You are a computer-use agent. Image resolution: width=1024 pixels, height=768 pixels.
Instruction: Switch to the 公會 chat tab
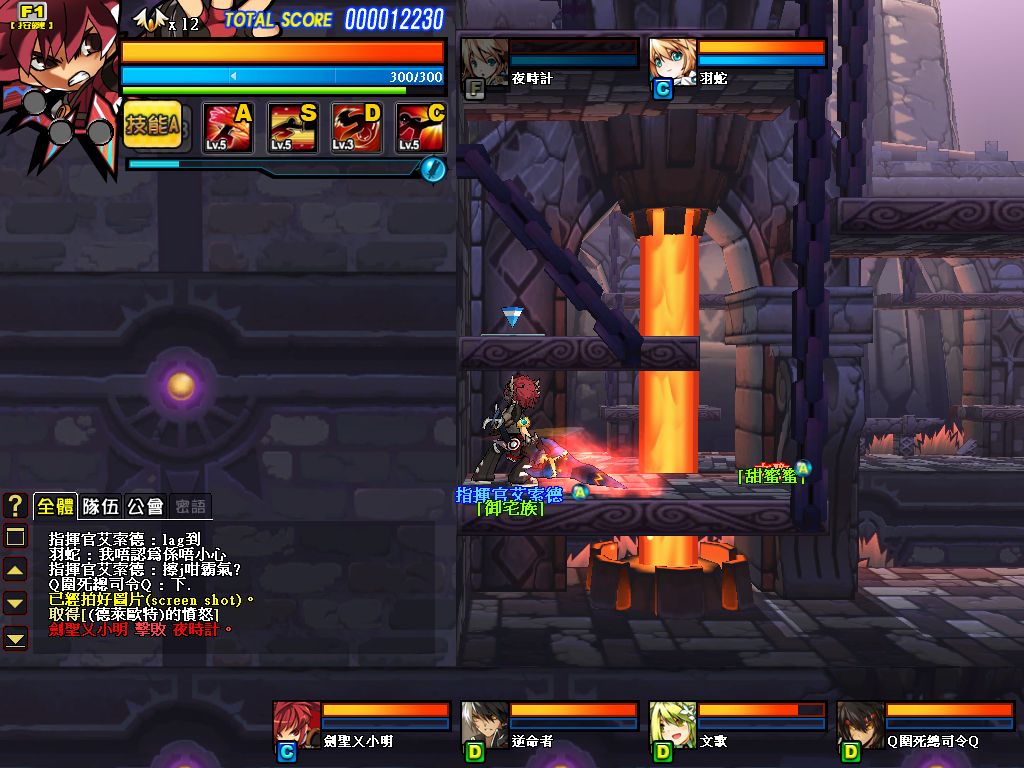(146, 506)
